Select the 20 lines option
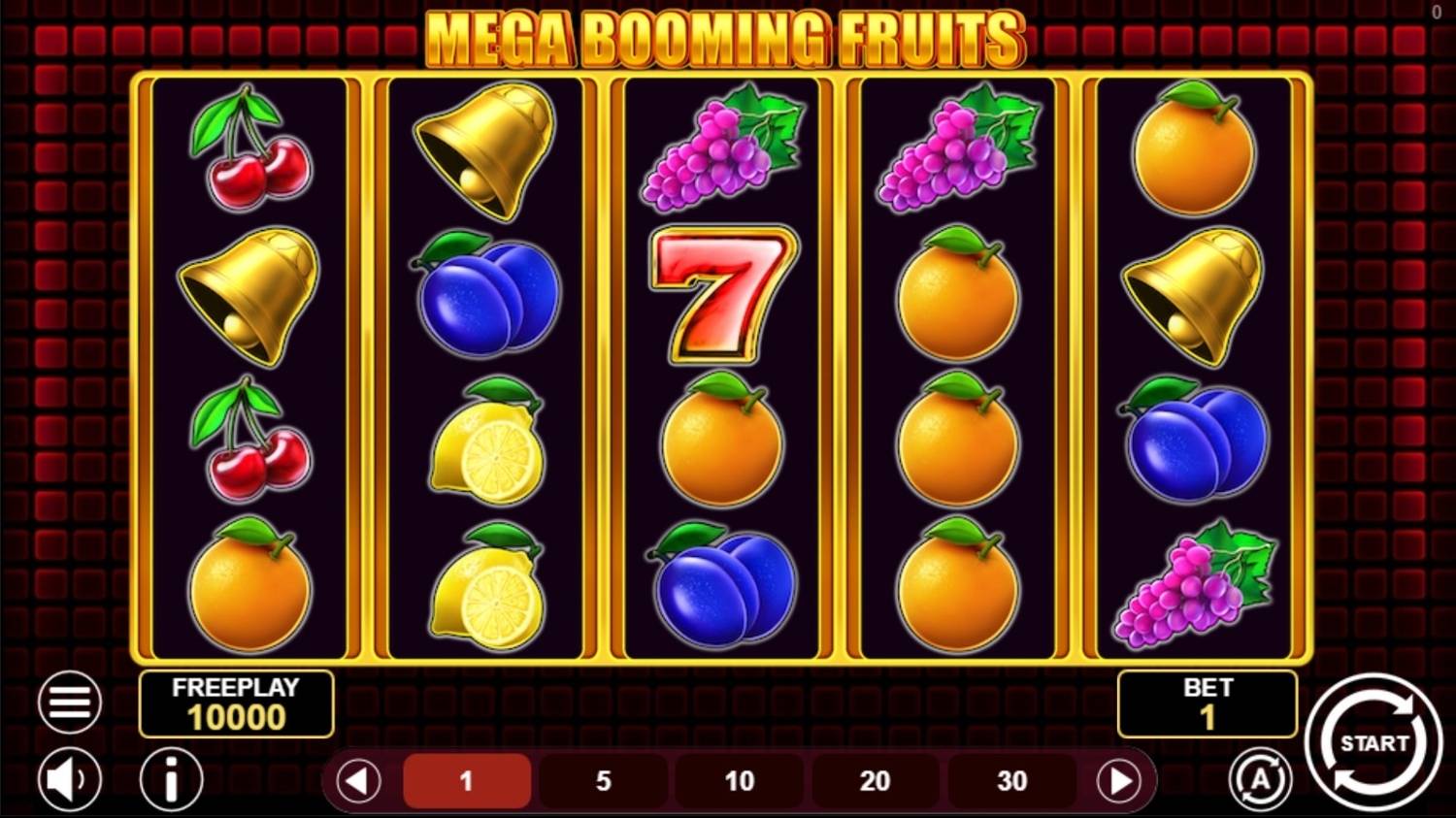The width and height of the screenshot is (1456, 818). tap(876, 780)
